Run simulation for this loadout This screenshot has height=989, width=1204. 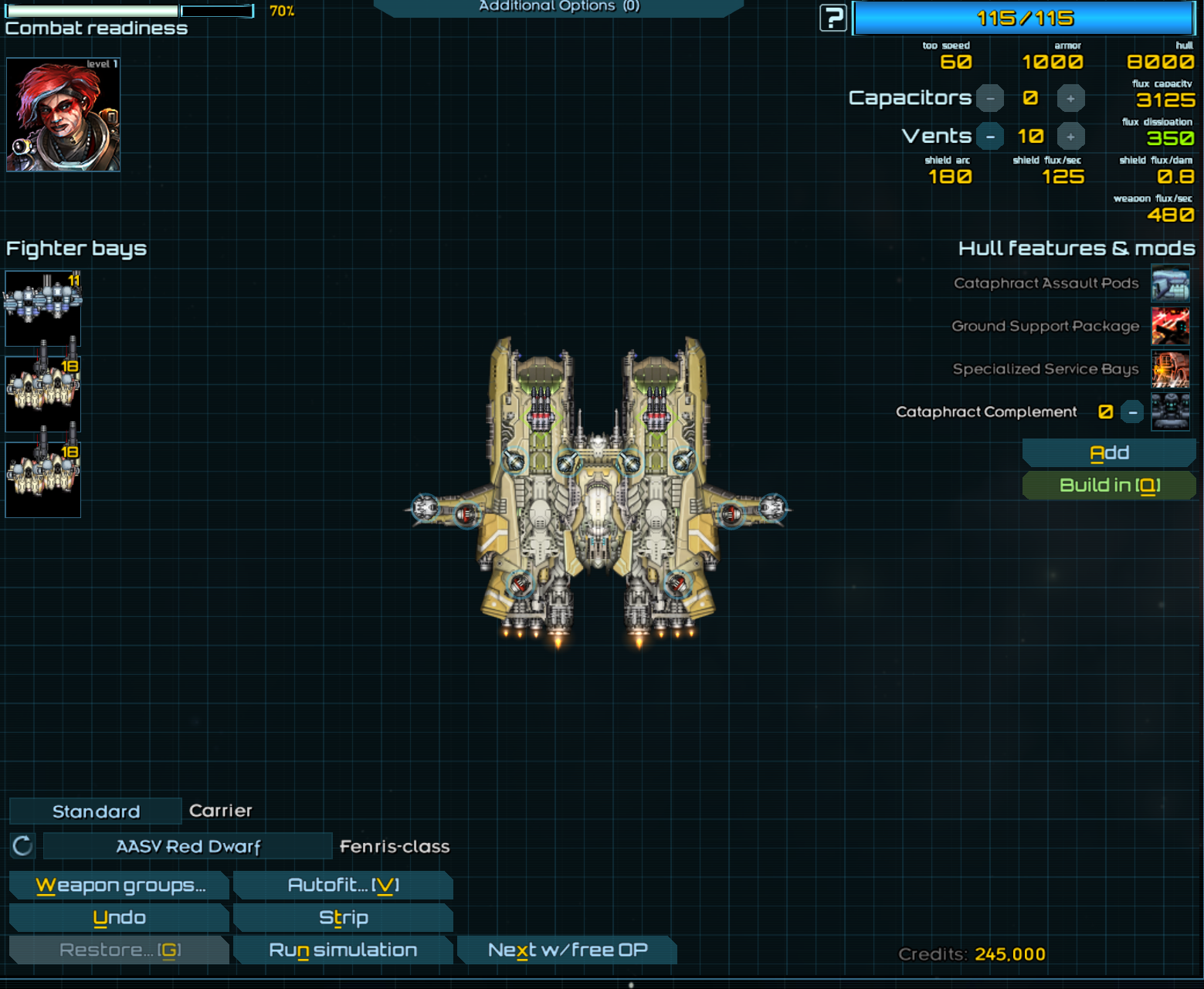point(343,950)
